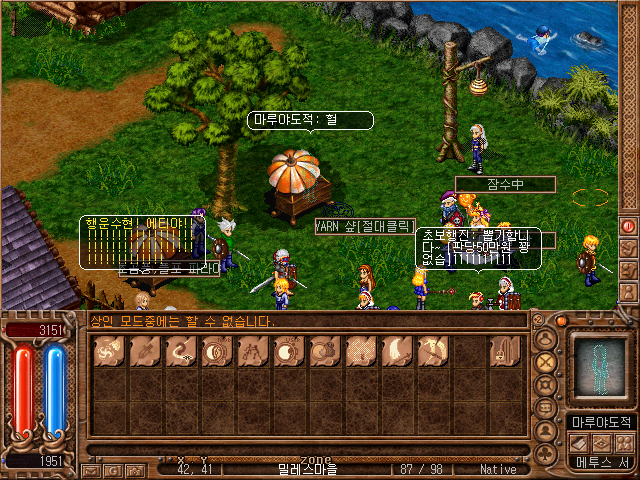The width and height of the screenshot is (640, 480).
Task: Open the crossed swords panel button
Action: (x=545, y=360)
